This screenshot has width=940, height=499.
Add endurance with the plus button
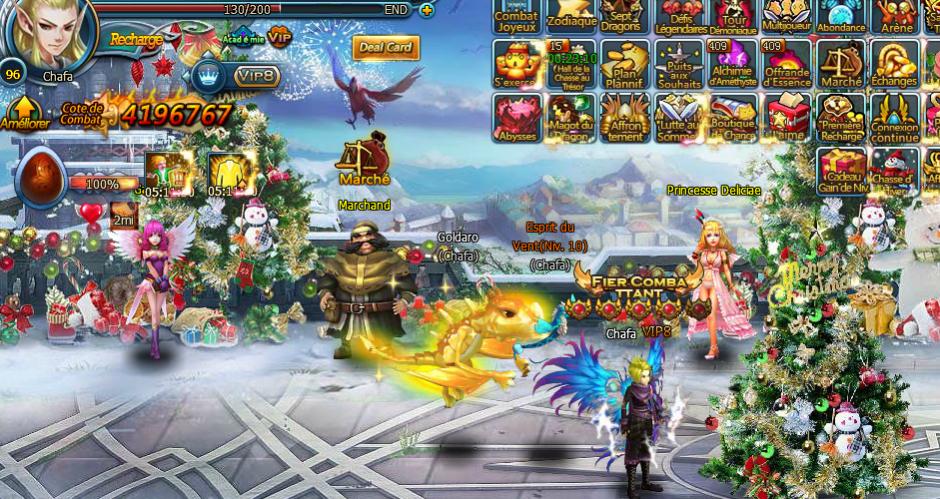(427, 10)
